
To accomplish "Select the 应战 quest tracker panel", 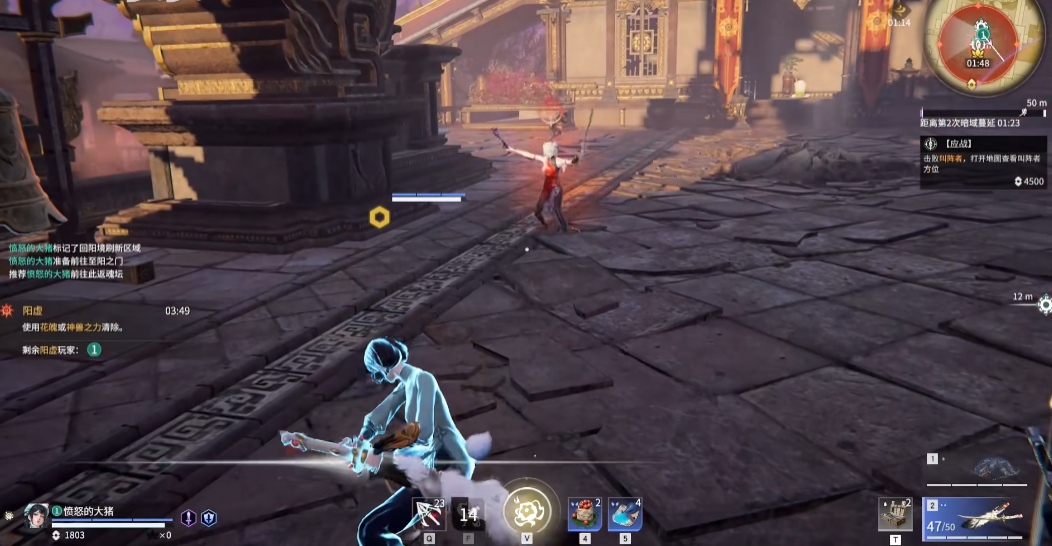I will click(x=984, y=163).
